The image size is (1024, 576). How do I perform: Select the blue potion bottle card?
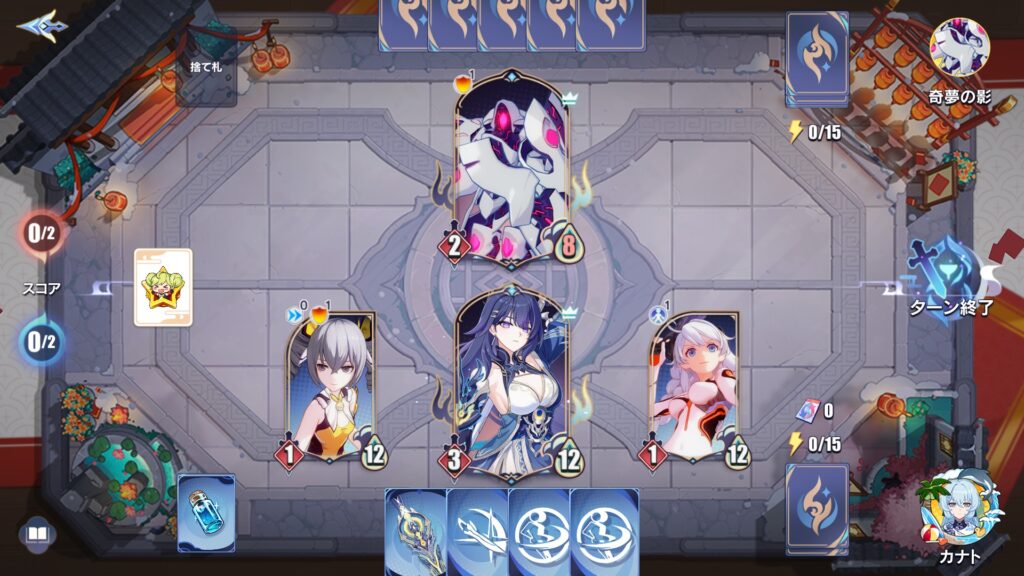pos(207,513)
